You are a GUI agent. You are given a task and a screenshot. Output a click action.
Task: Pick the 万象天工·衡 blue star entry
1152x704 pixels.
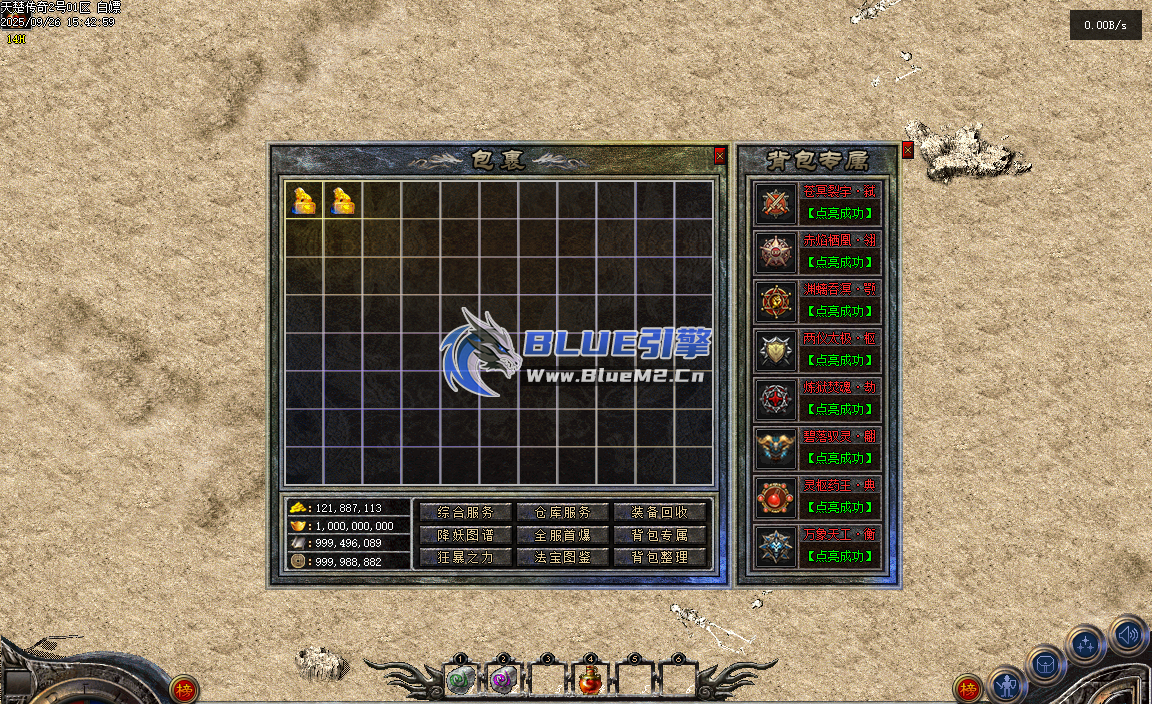click(776, 547)
